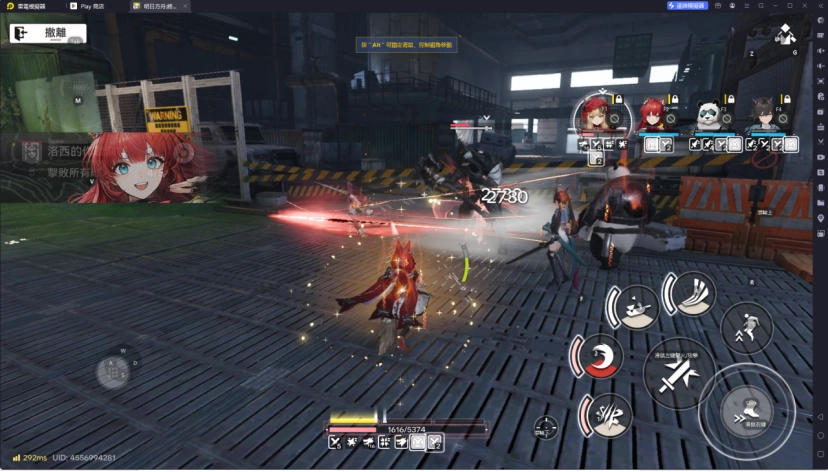Tap the virtual movement joystick
Viewport: 828px width, 472px height.
[112, 372]
